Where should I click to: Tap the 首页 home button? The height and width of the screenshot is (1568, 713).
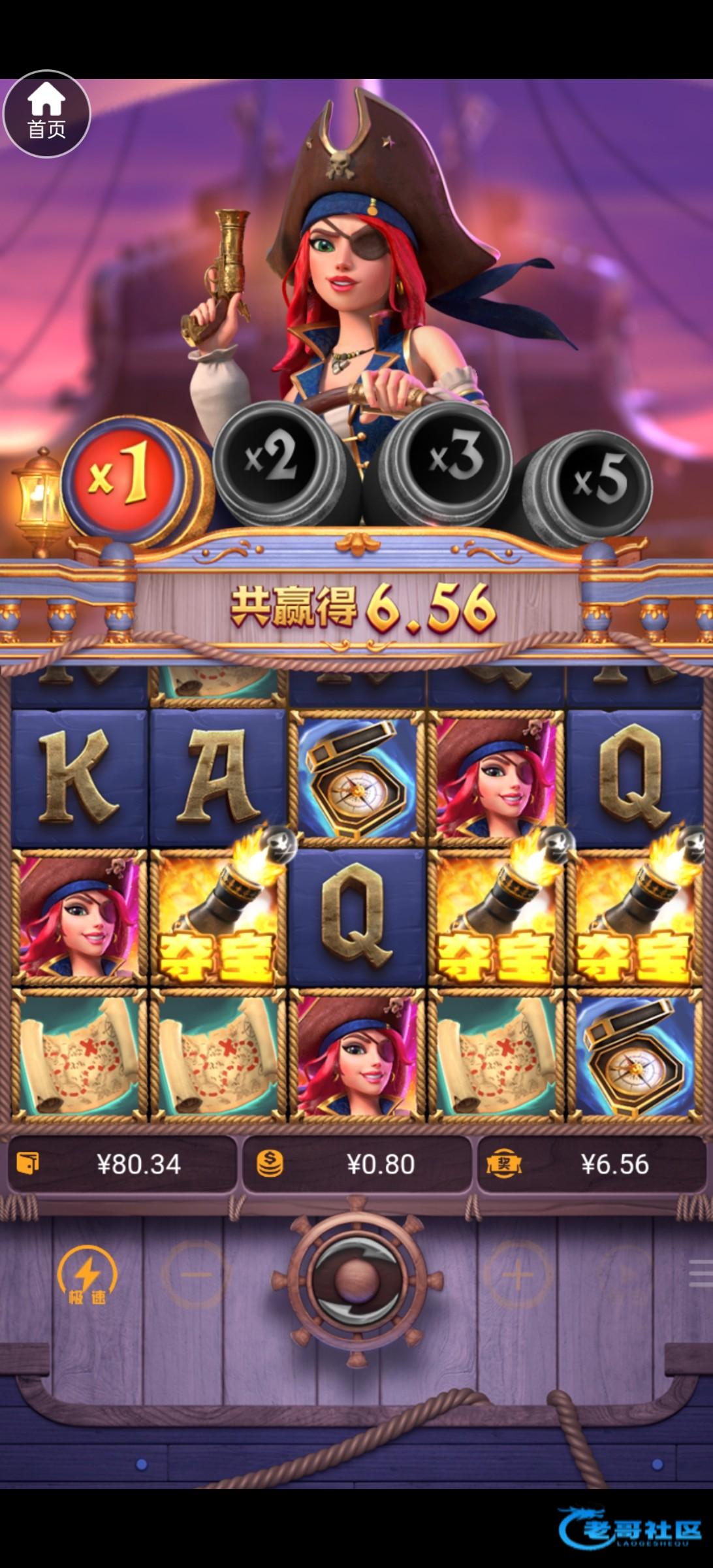click(46, 114)
